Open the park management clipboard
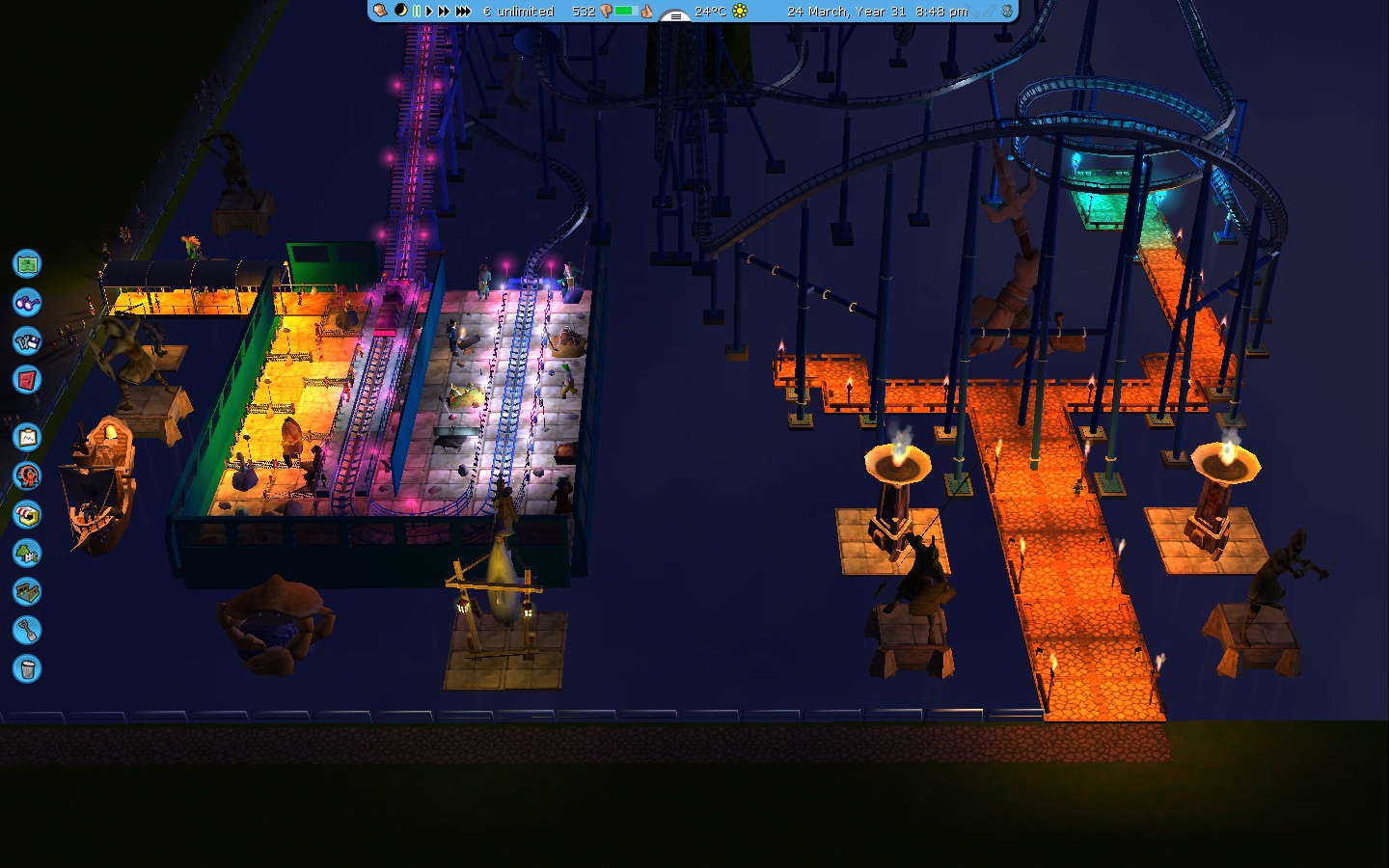 (27, 438)
